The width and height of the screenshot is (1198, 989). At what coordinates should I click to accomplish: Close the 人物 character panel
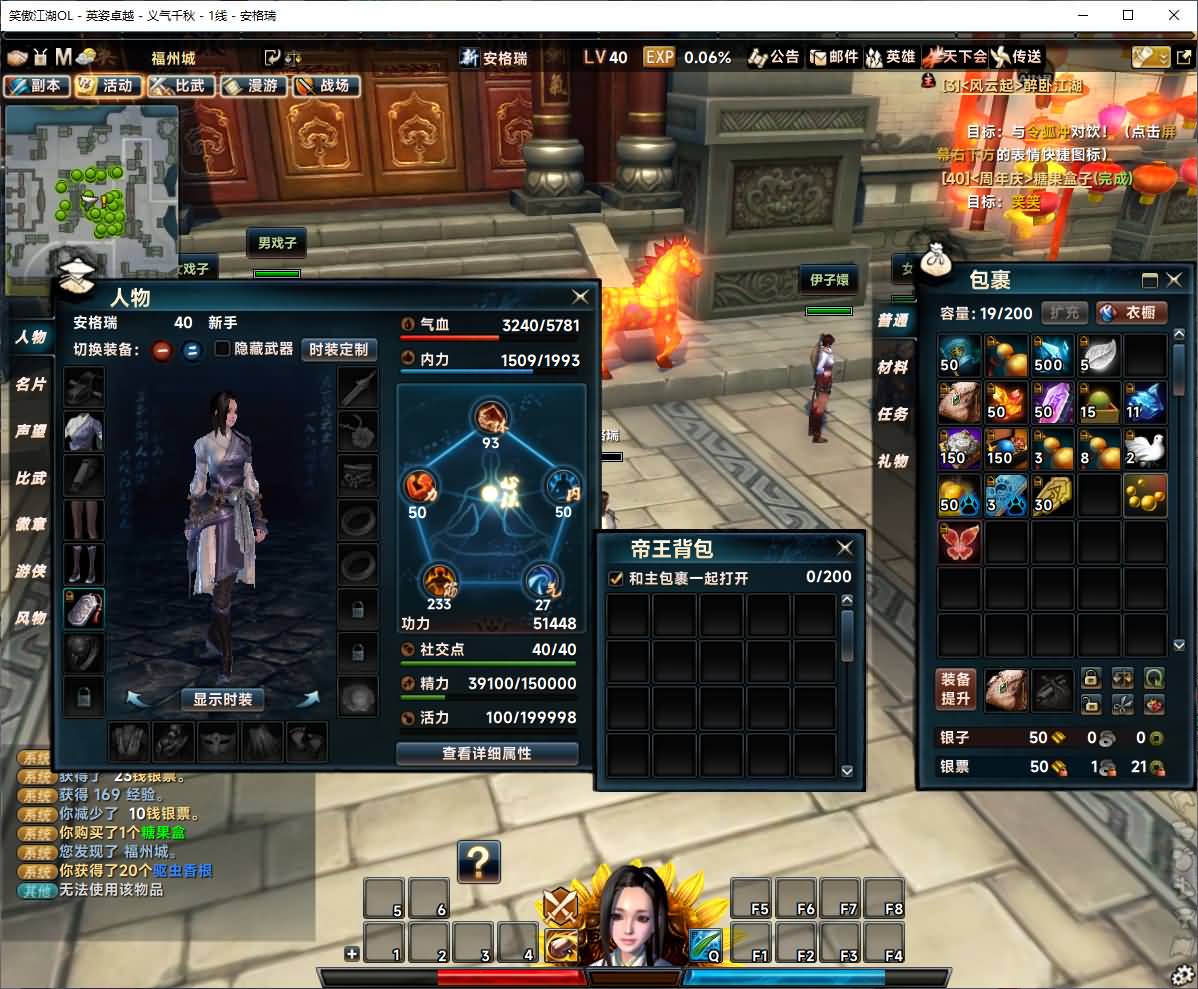pyautogui.click(x=580, y=297)
